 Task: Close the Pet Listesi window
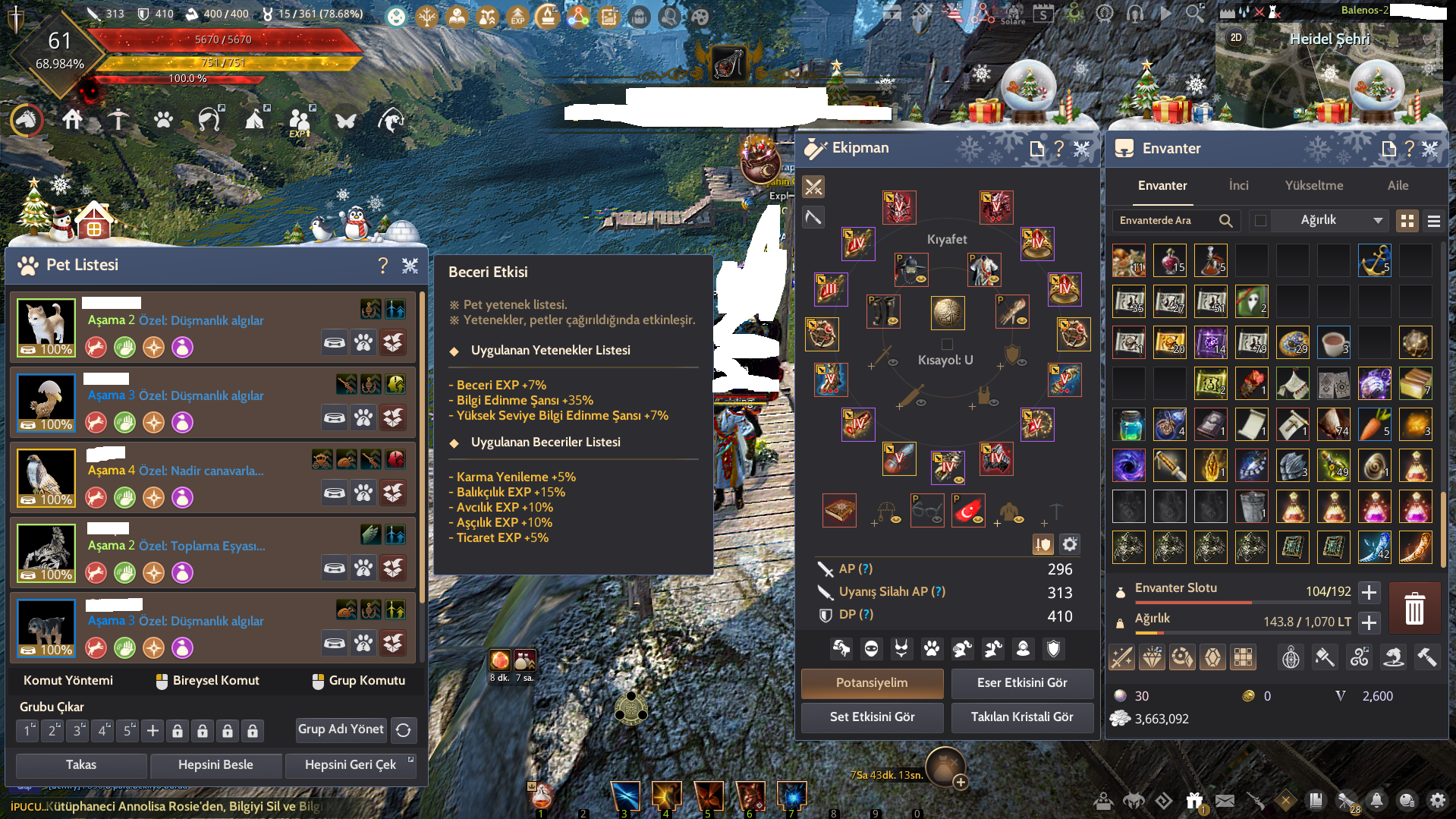click(410, 265)
